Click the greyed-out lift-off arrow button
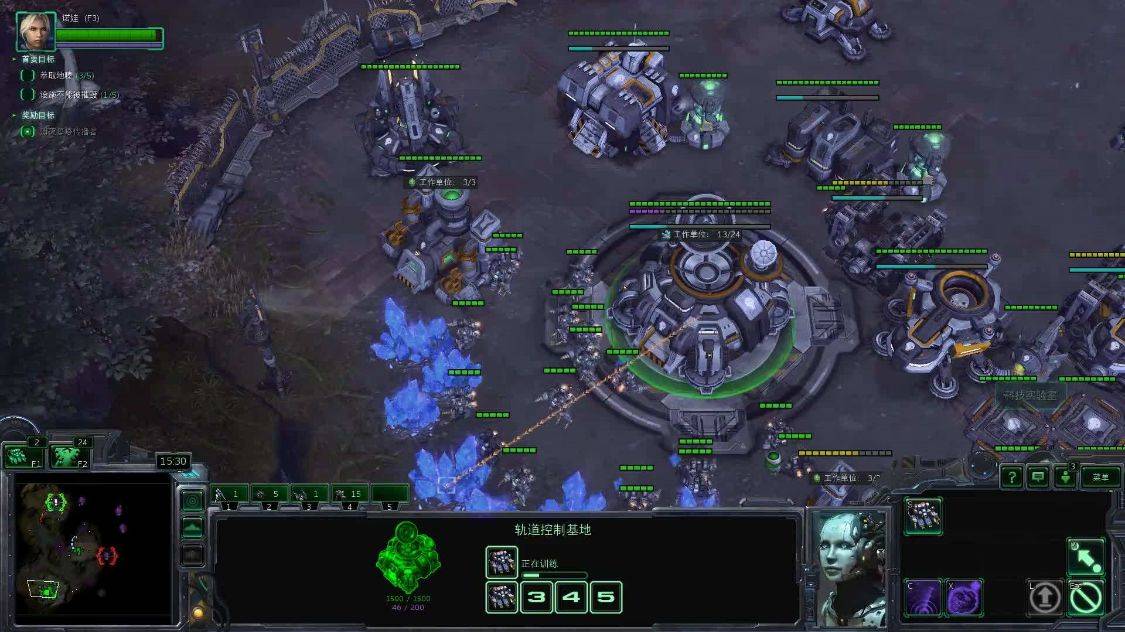The width and height of the screenshot is (1125, 632). 1045,597
